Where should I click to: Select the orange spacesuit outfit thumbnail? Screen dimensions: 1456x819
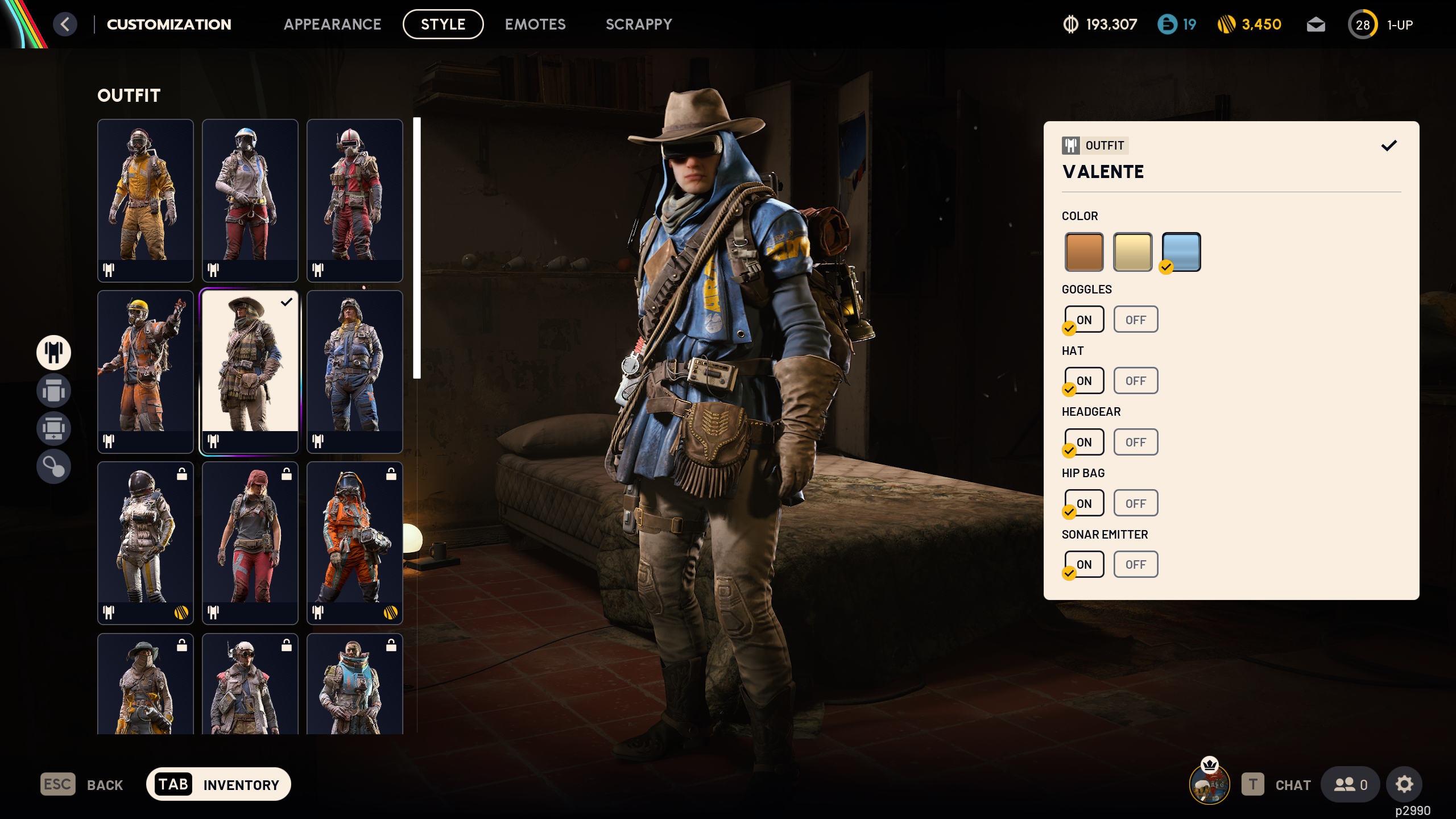354,543
